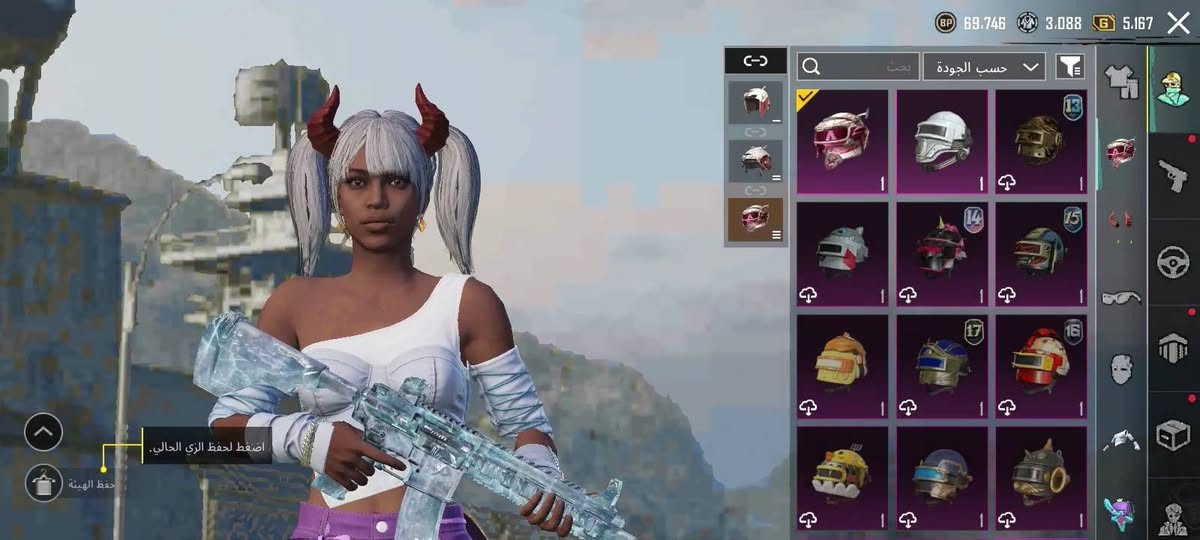Screen dimensions: 1200x540
Task: Close the inventory with the X button
Action: click(x=1178, y=23)
